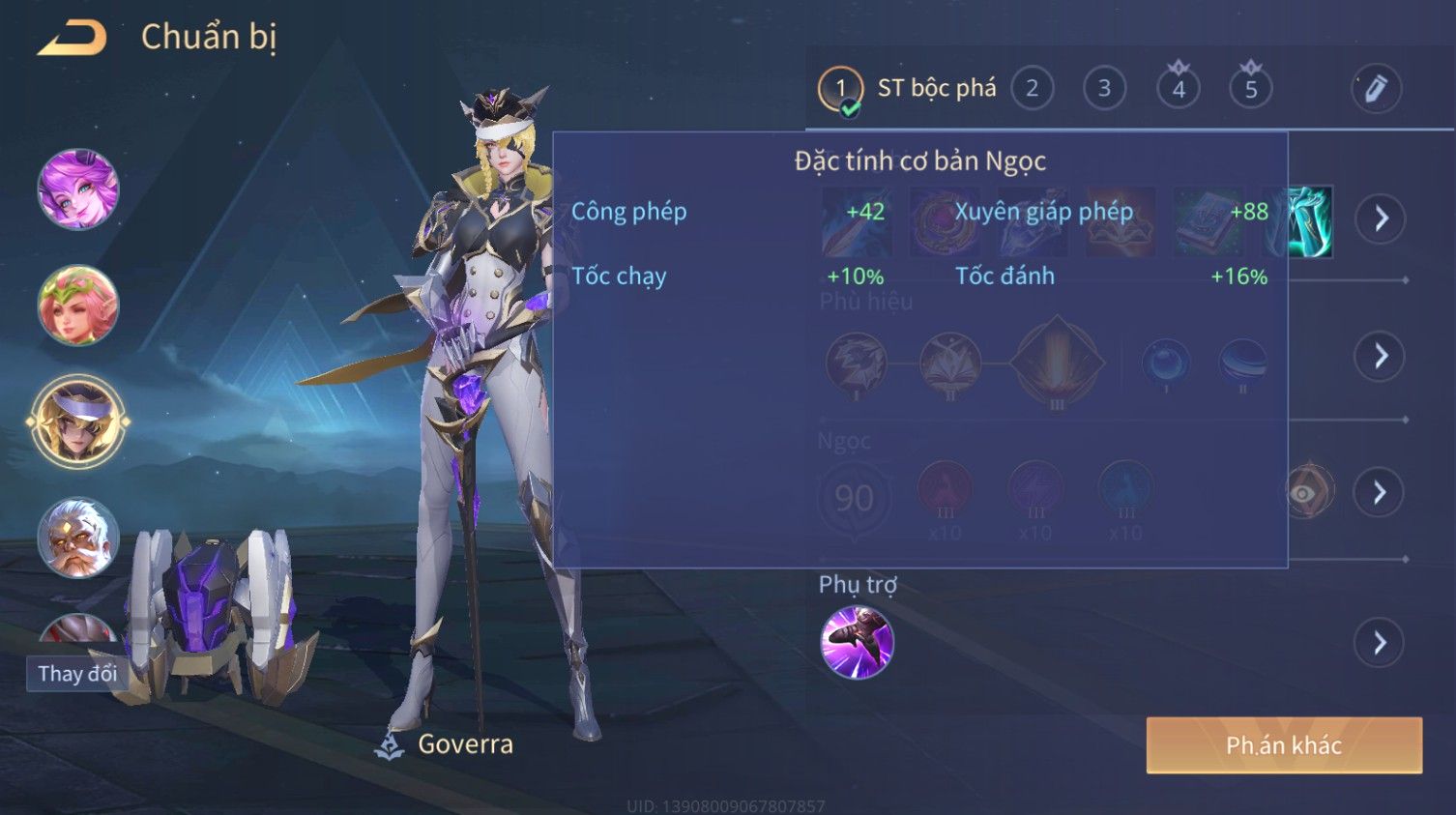Select the Phụ trợ support skill icon
The image size is (1456, 815).
click(857, 643)
